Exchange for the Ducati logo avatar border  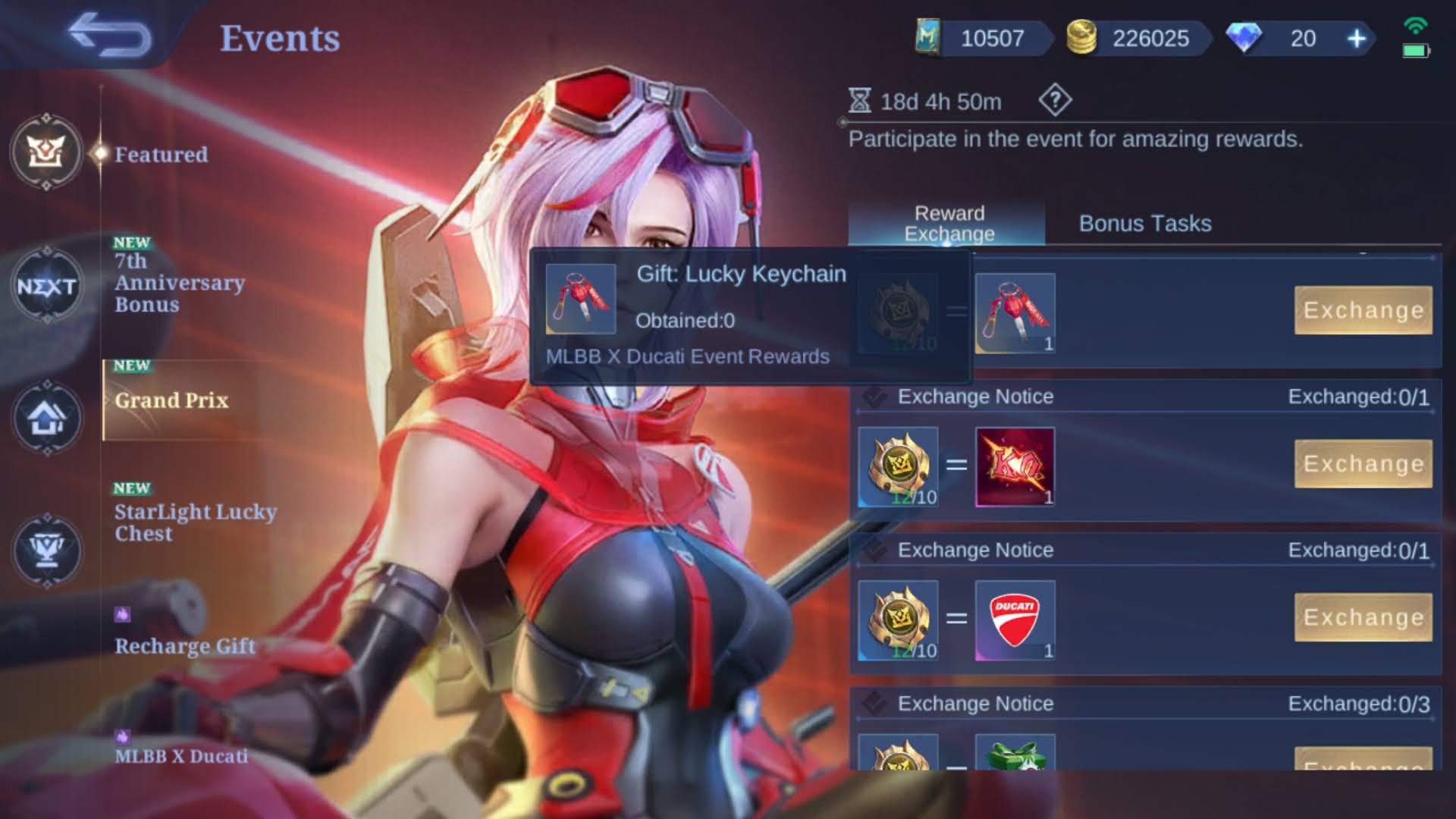(x=1363, y=617)
